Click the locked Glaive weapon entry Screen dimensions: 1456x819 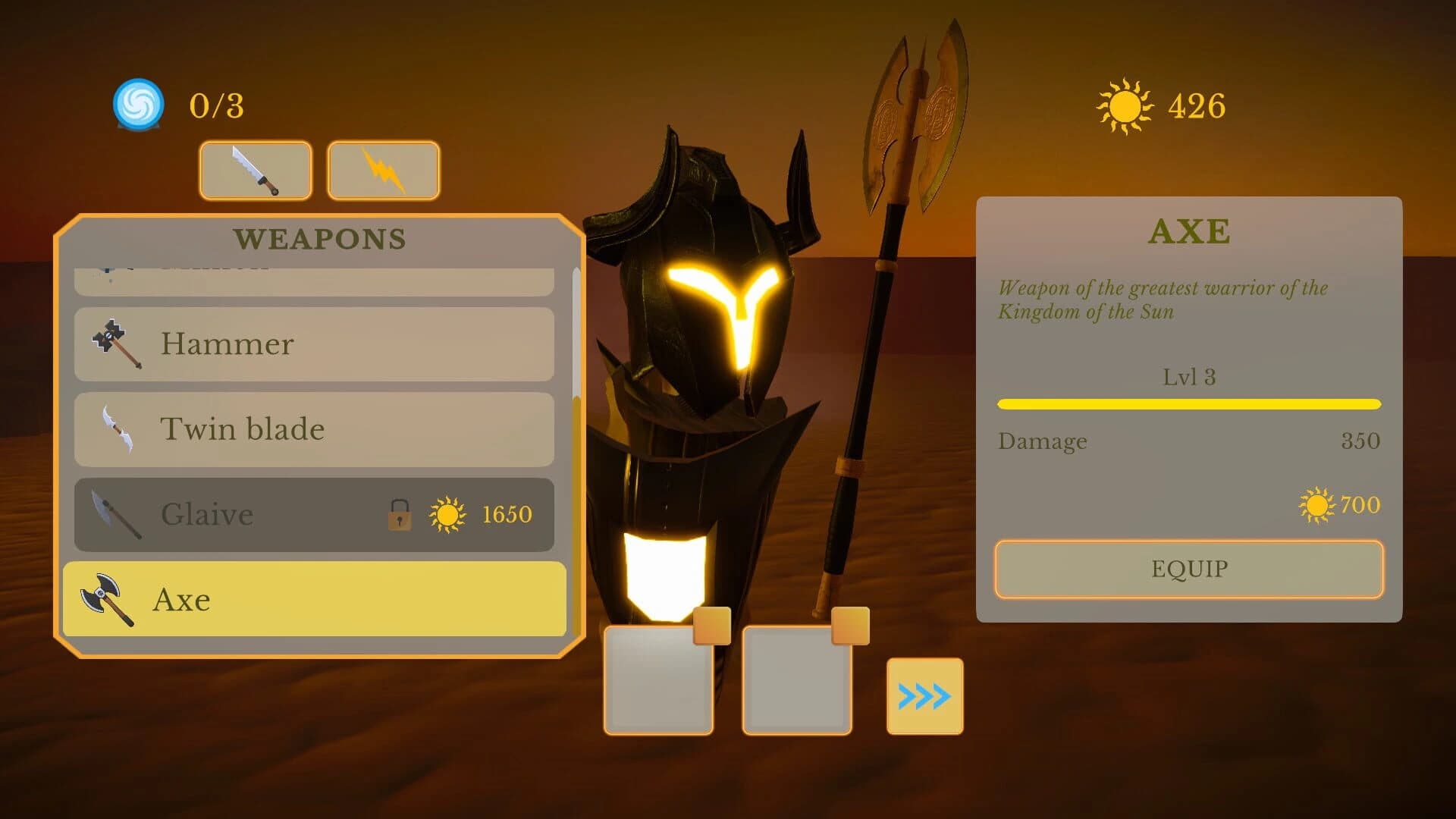point(227,514)
